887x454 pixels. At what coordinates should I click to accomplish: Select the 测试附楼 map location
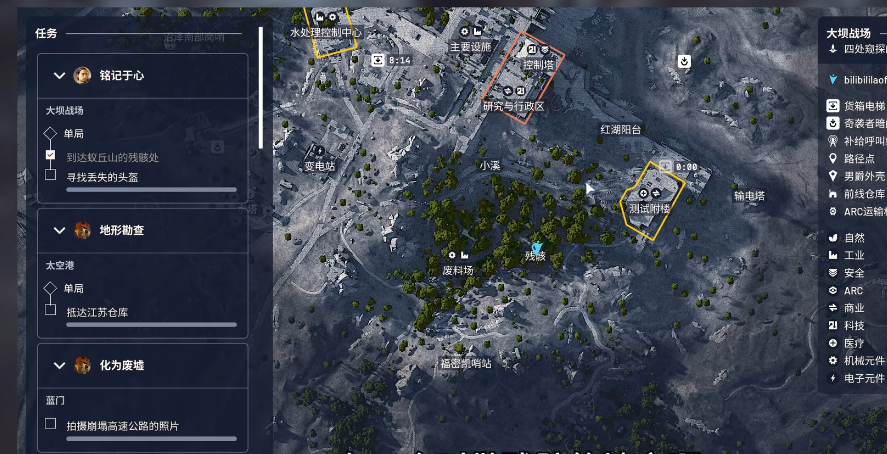point(649,209)
